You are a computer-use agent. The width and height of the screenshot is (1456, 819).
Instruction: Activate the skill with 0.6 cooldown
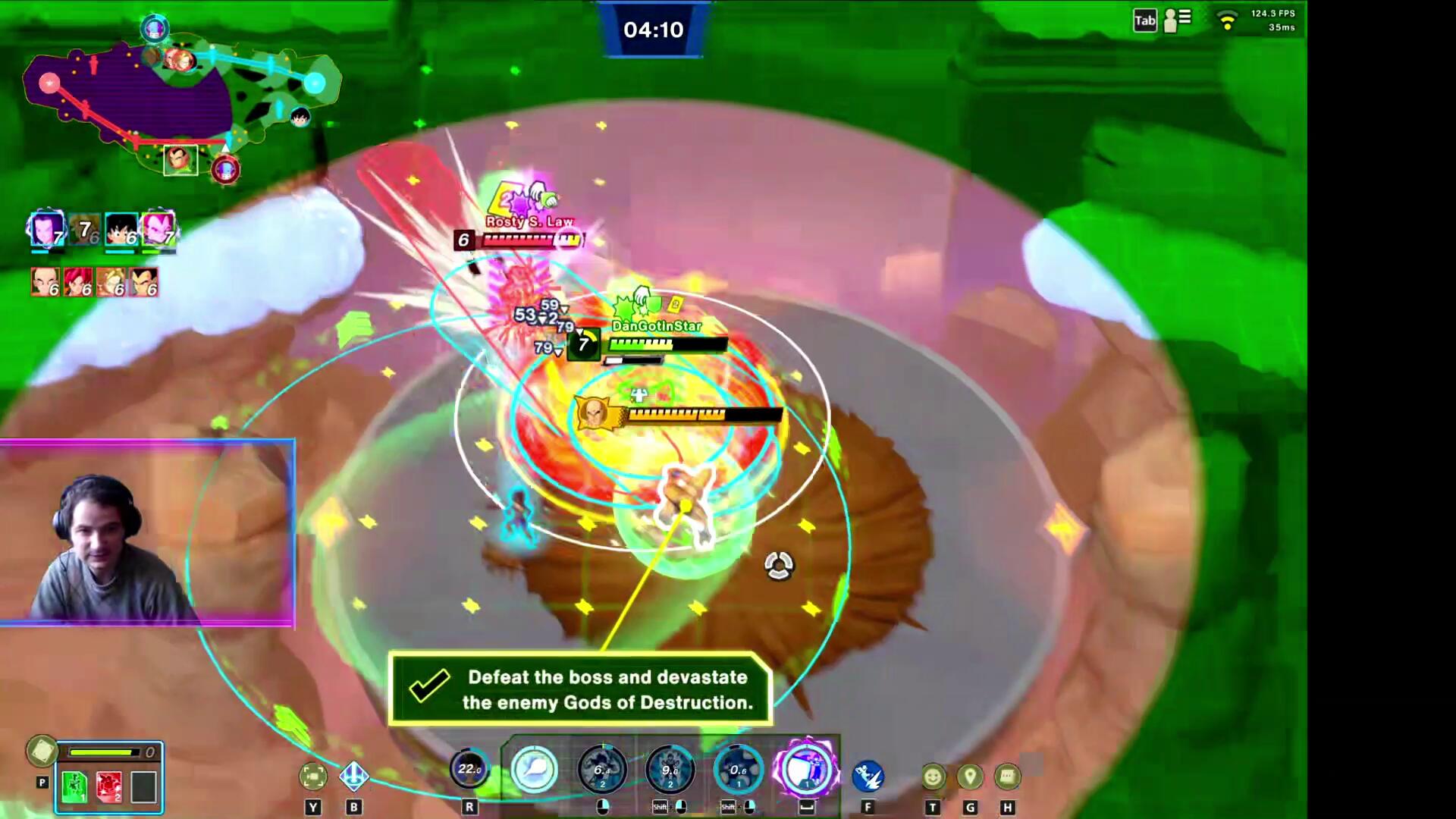click(x=738, y=770)
